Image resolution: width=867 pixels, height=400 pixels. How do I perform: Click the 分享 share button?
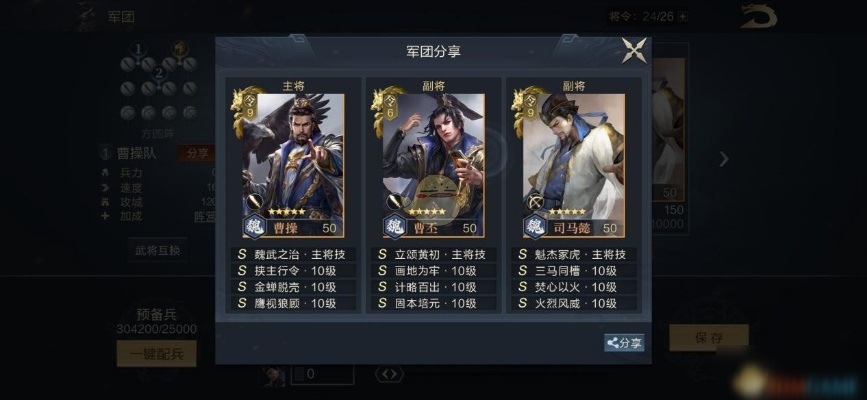(624, 343)
